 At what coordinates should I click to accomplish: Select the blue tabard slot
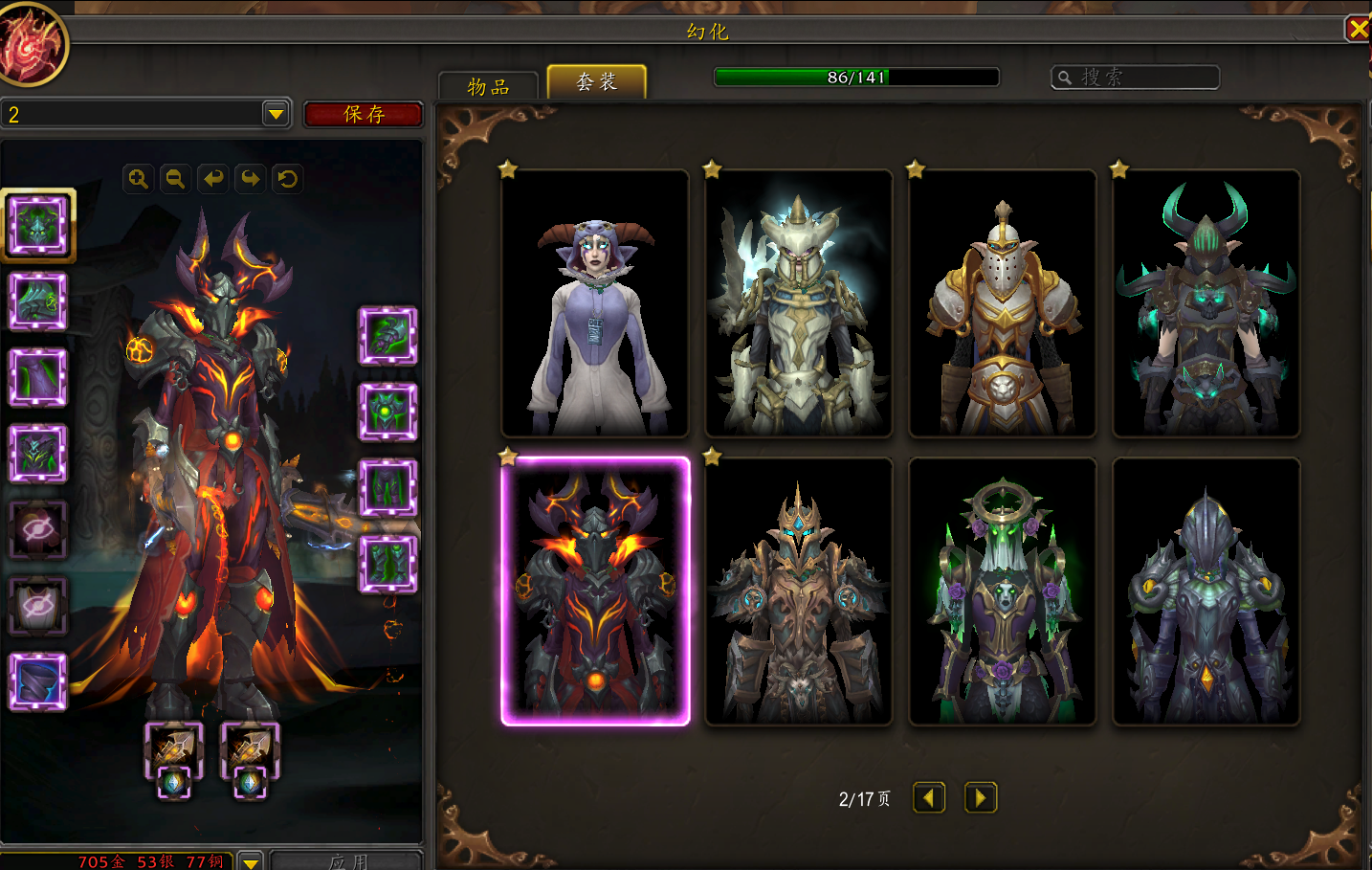(x=38, y=681)
